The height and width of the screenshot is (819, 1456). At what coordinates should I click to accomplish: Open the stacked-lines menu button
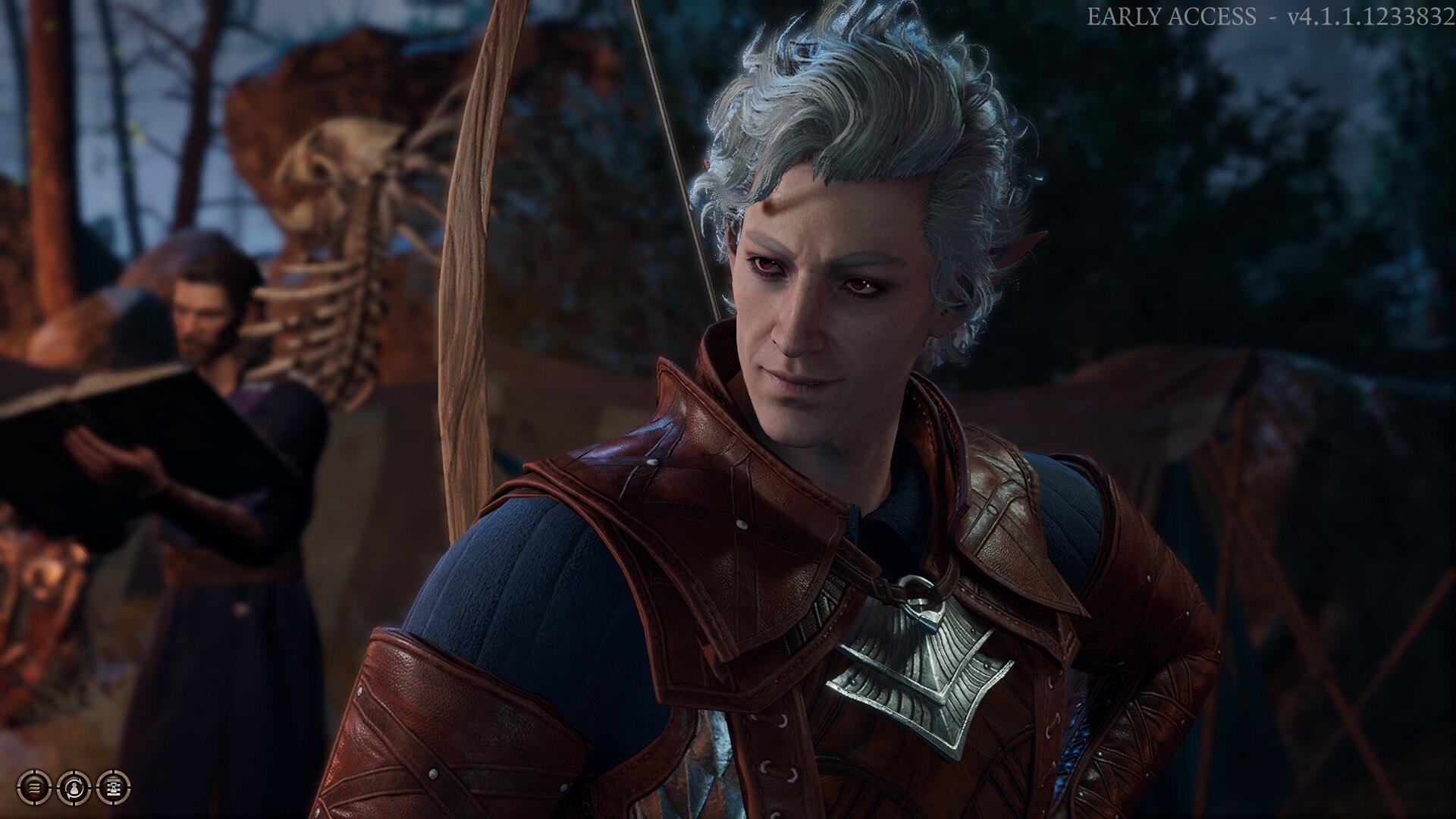click(34, 788)
